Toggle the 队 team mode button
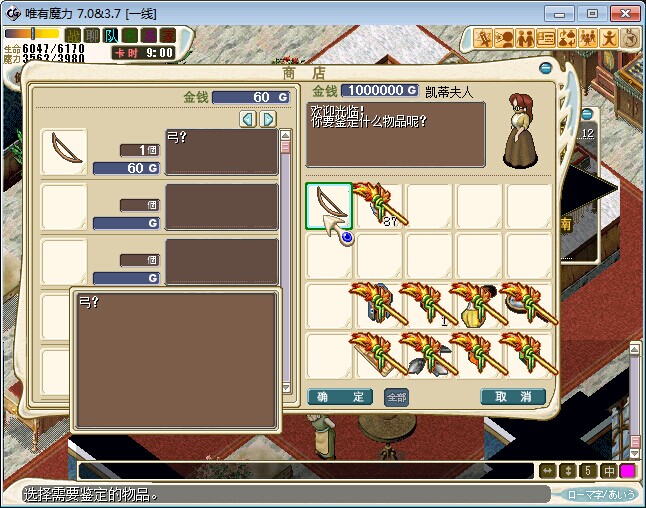This screenshot has height=508, width=646. (111, 36)
